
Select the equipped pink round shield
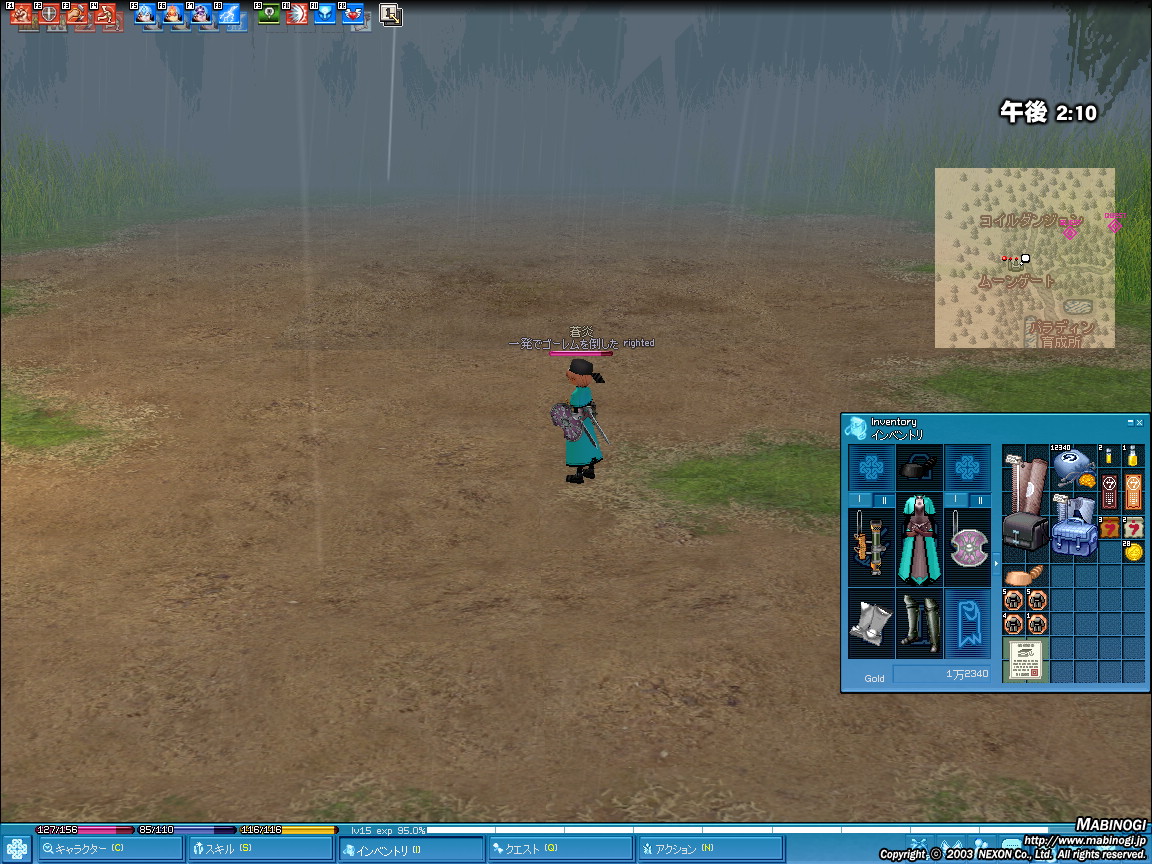click(967, 547)
